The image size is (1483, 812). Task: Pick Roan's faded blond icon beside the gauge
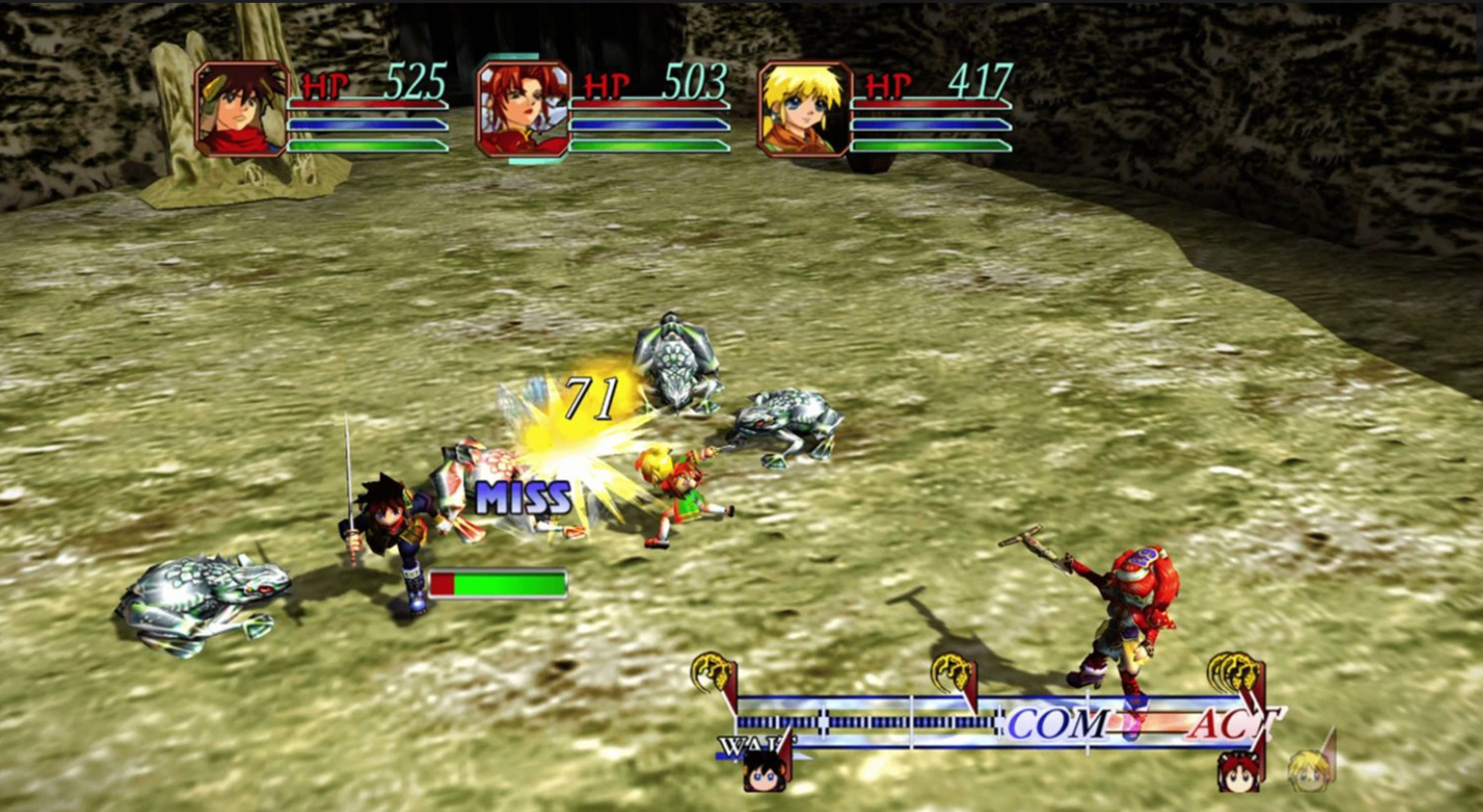pyautogui.click(x=1308, y=771)
